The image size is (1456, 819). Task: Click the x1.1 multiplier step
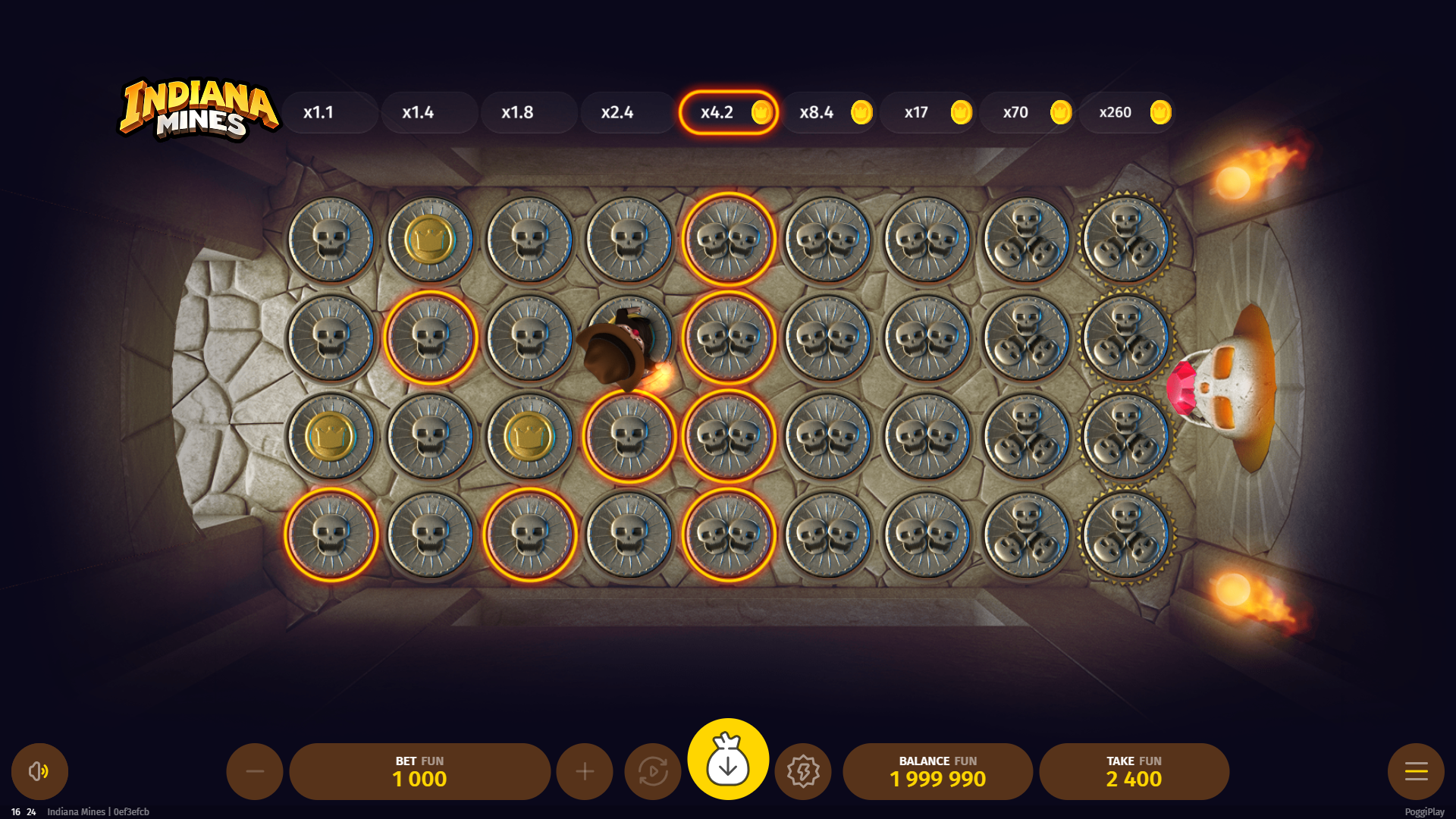coord(330,112)
